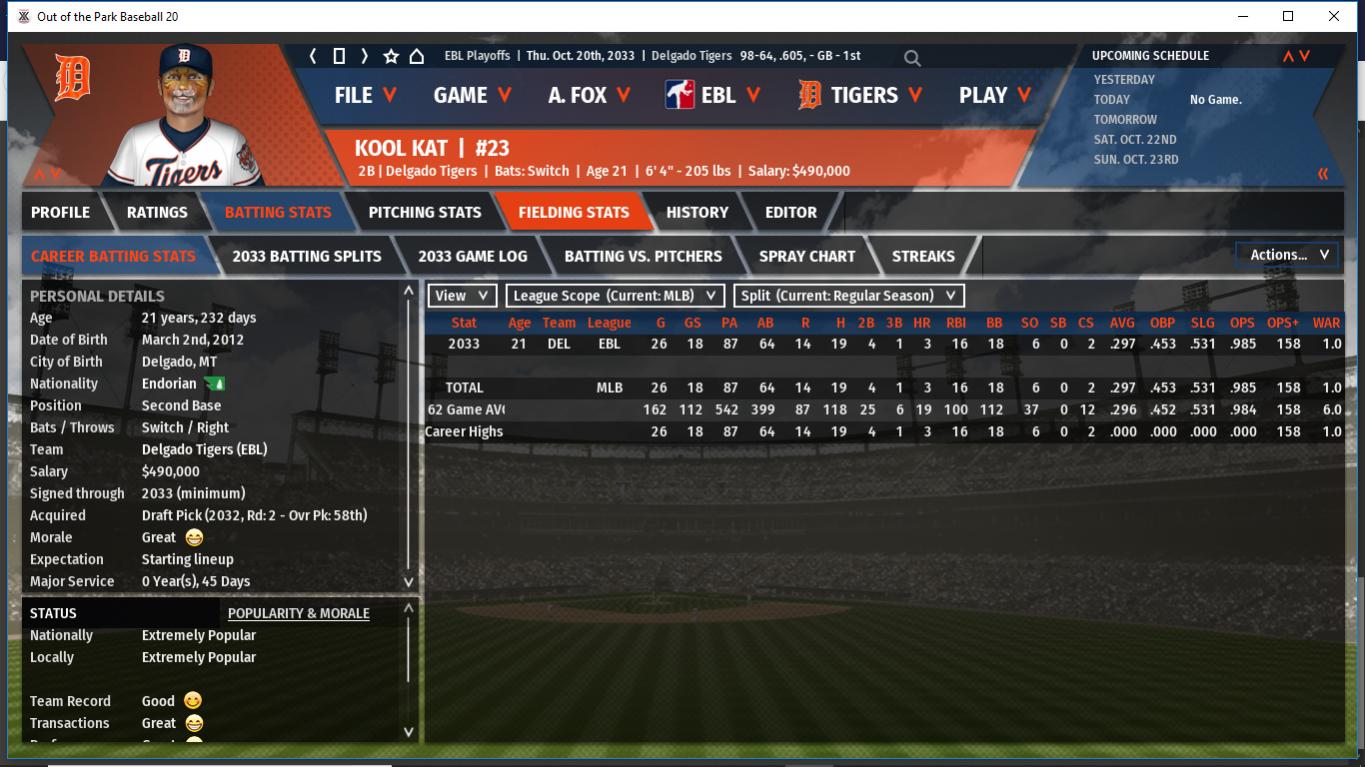Switch to the Ratings tab

click(157, 212)
